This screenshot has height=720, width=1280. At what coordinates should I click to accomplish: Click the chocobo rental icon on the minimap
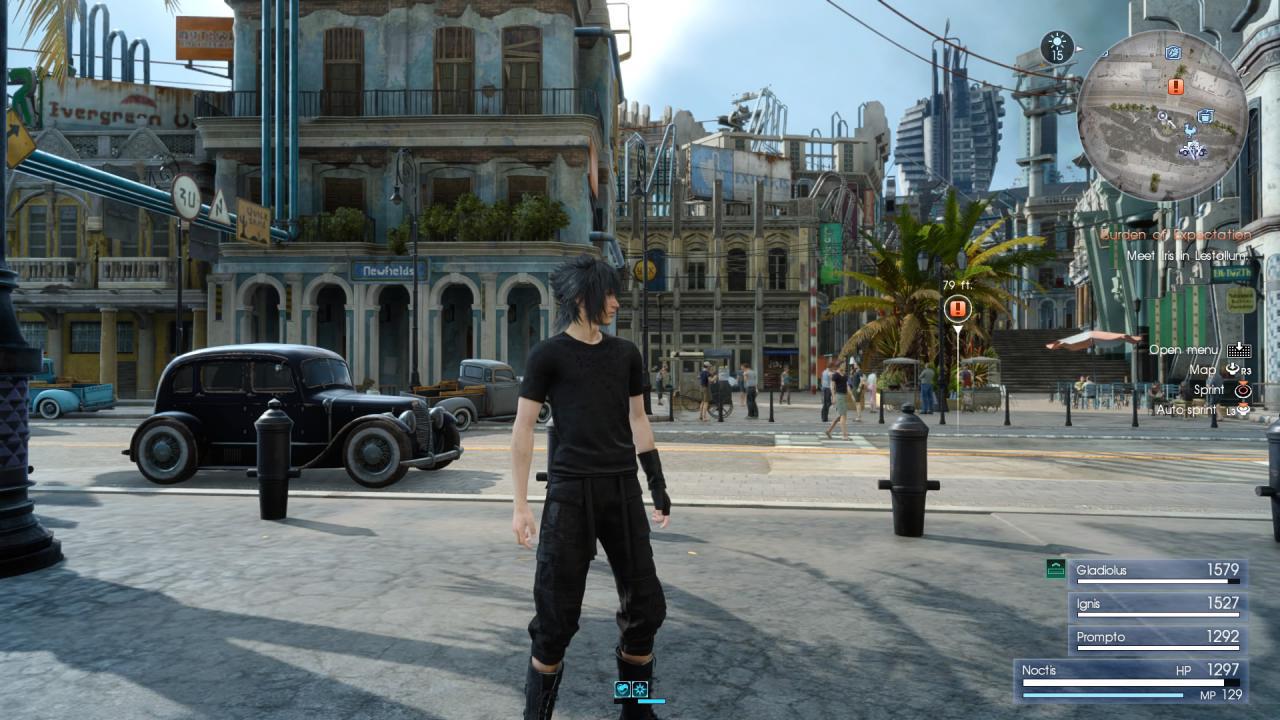click(x=1190, y=130)
